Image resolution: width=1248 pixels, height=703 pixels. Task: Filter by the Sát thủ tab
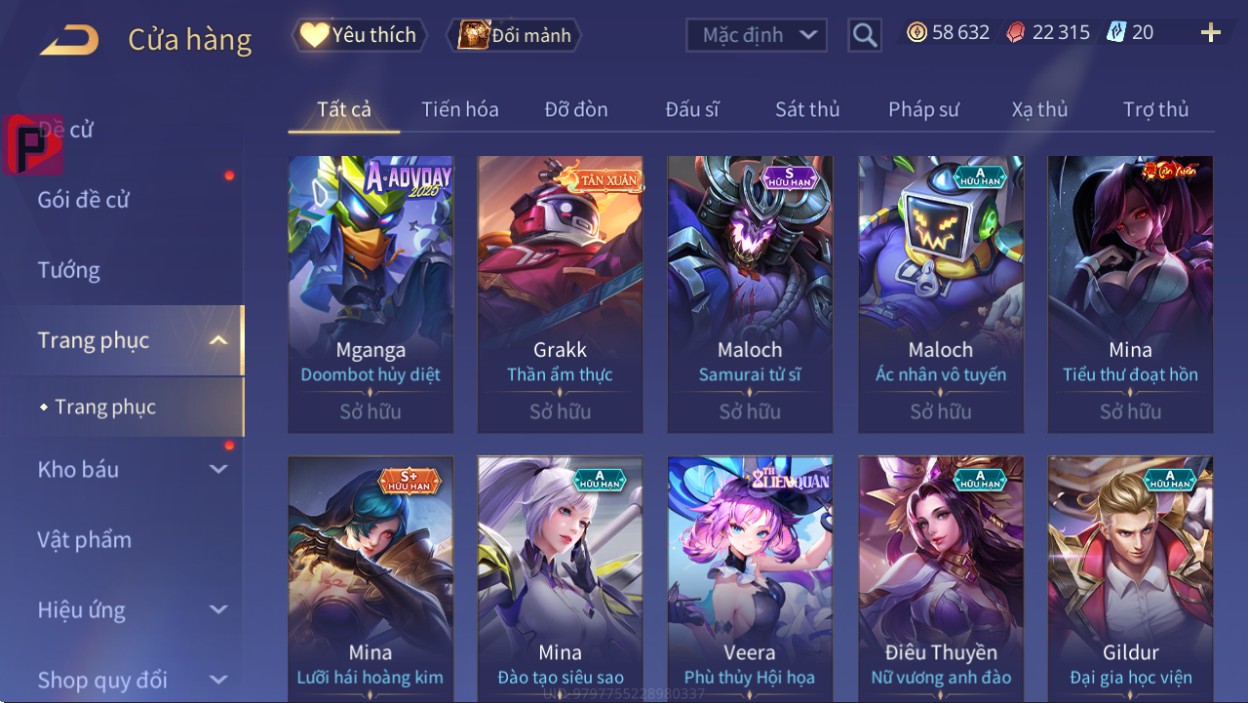(x=807, y=109)
